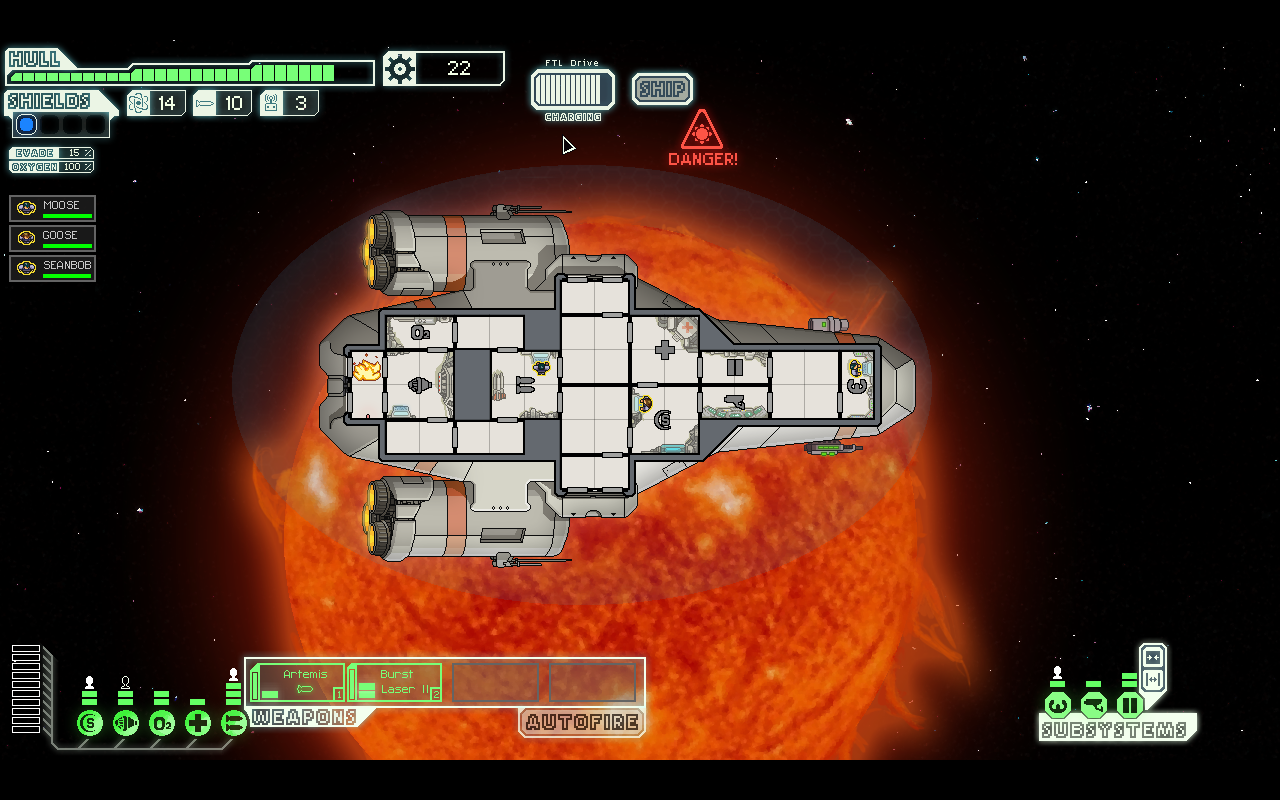Select crew member Seanbob

click(x=53, y=268)
